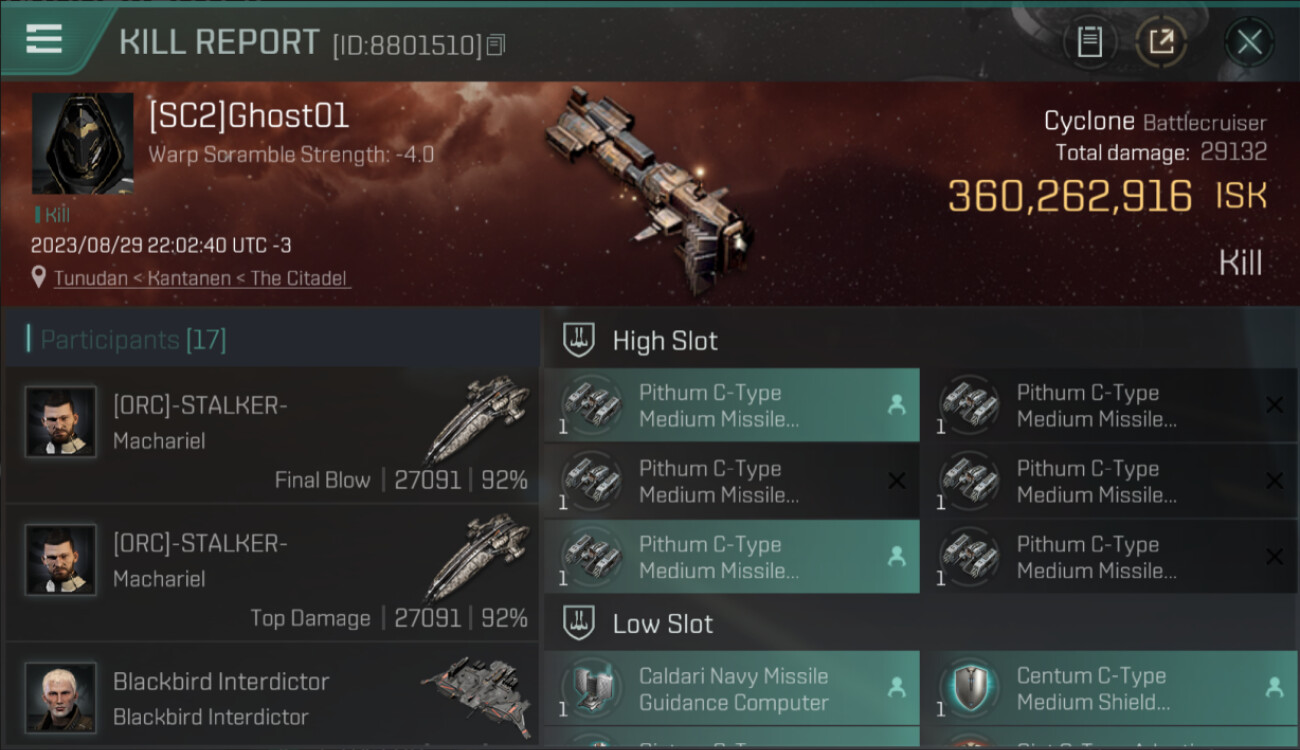Select the Centum C-Type Medium Shield module

(x=1109, y=689)
